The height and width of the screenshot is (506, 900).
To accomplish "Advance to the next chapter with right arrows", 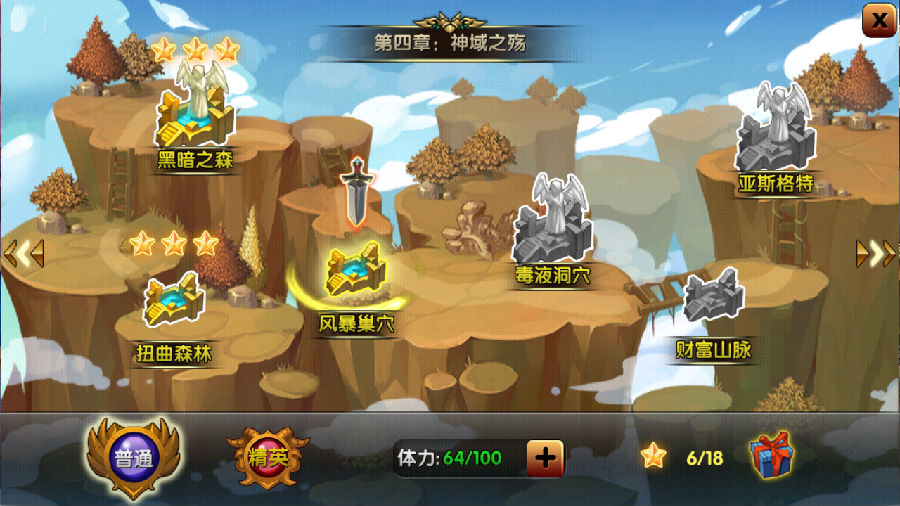I will click(x=875, y=254).
